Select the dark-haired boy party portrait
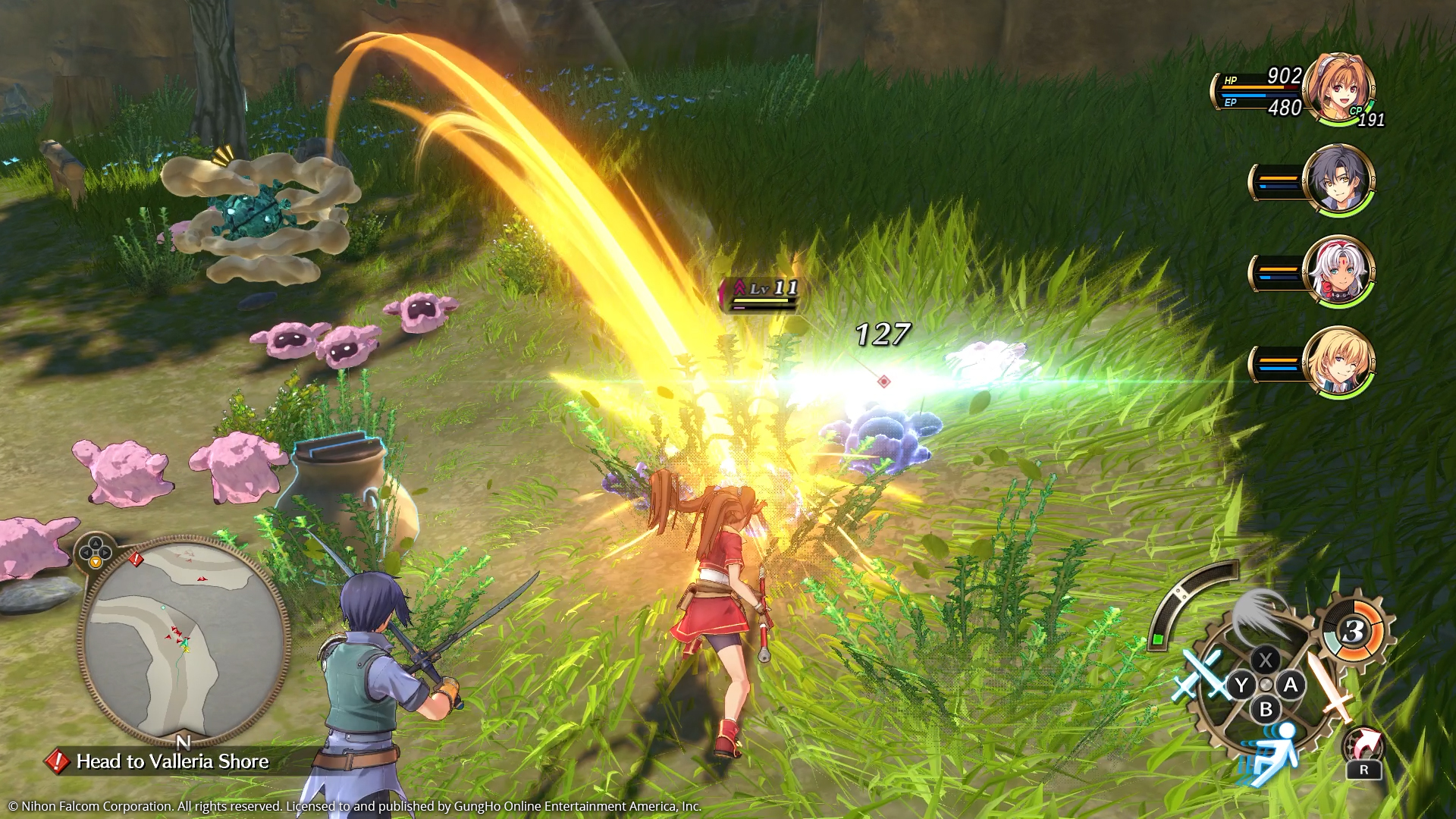Image resolution: width=1456 pixels, height=819 pixels. tap(1338, 180)
